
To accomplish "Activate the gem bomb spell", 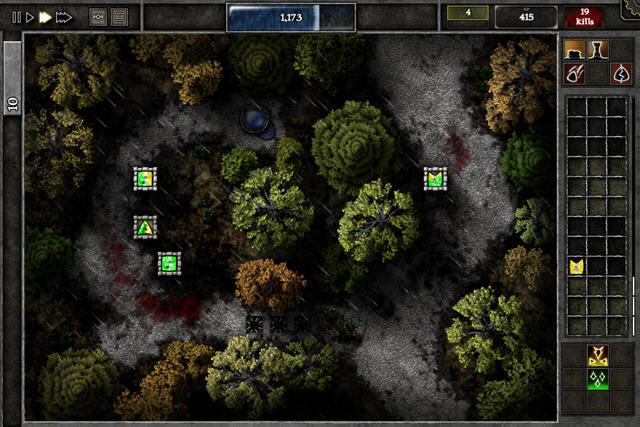I will pyautogui.click(x=574, y=73).
